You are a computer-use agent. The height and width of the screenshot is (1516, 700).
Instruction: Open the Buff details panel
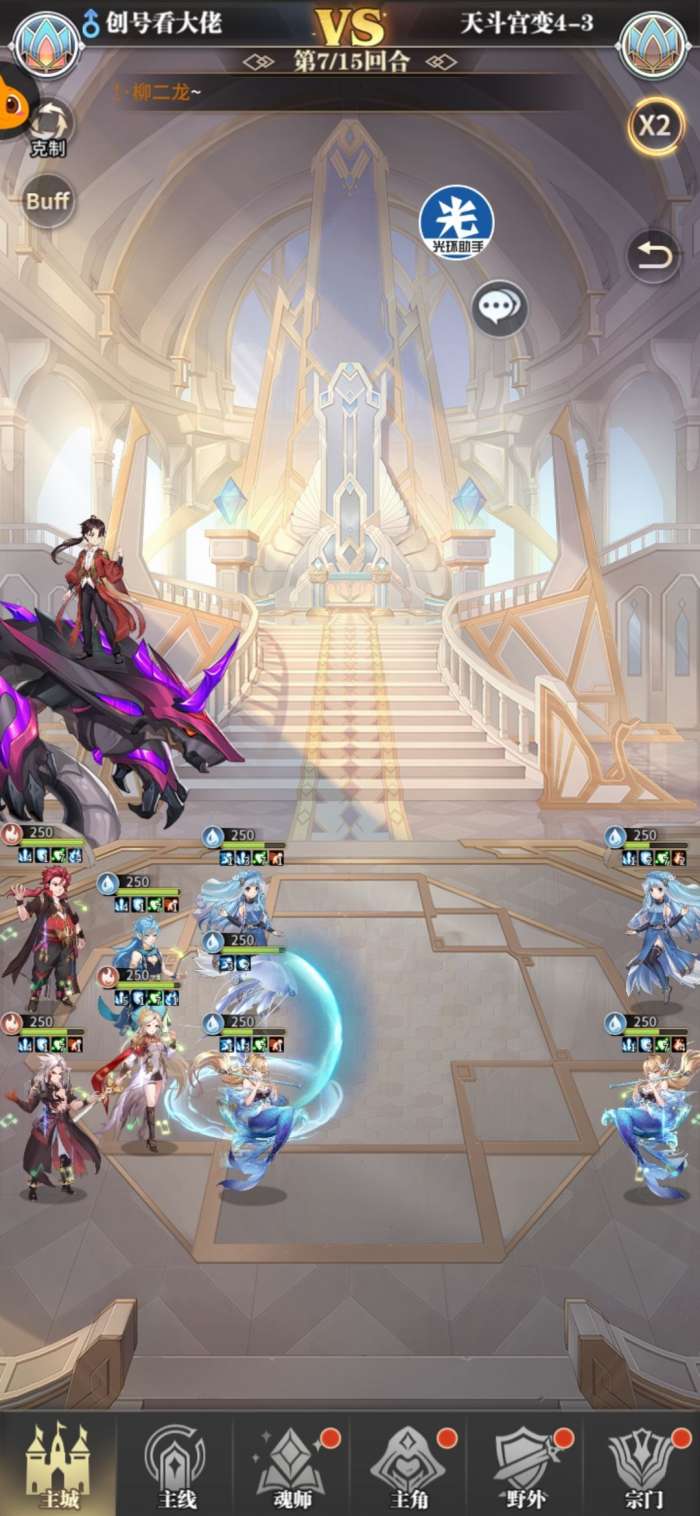point(48,200)
